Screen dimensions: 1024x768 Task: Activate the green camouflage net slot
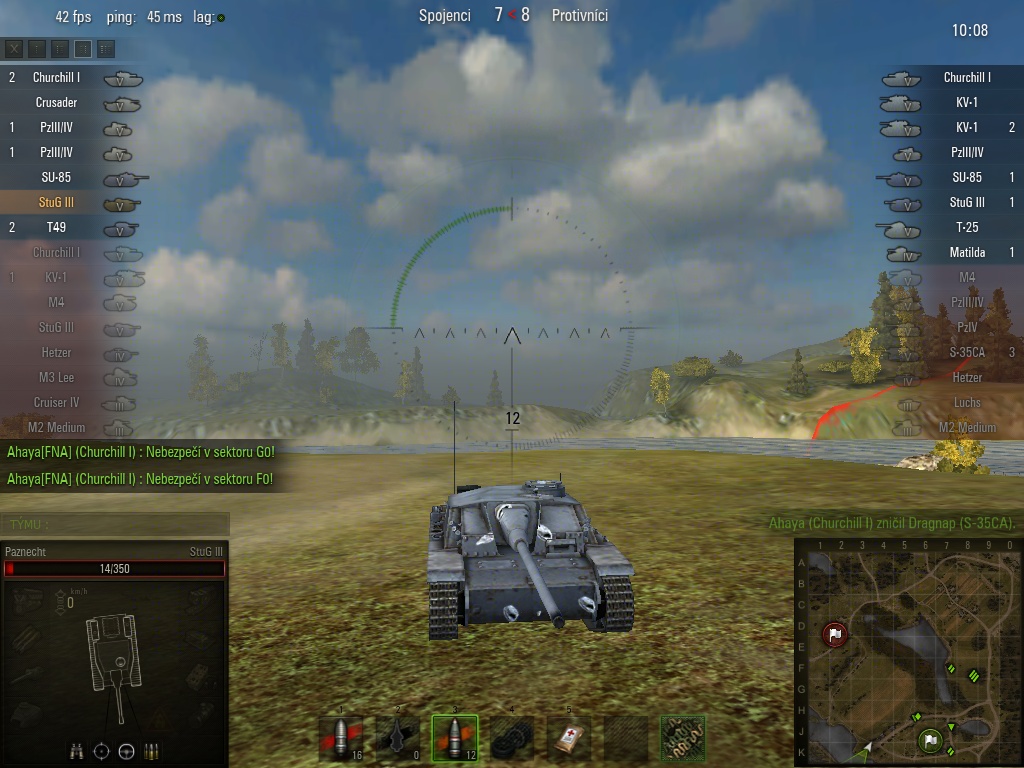tap(683, 739)
